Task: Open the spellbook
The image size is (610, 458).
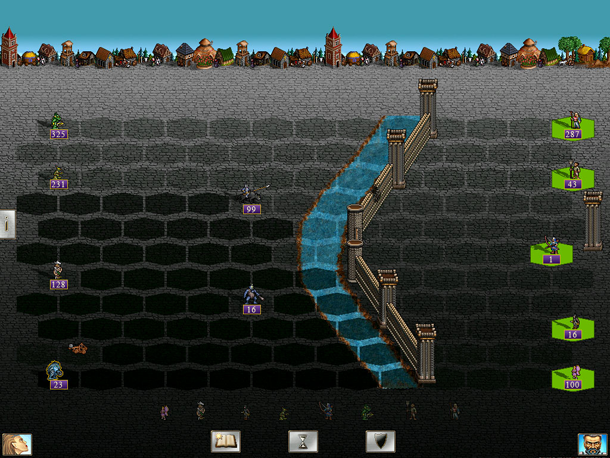Action: click(226, 441)
